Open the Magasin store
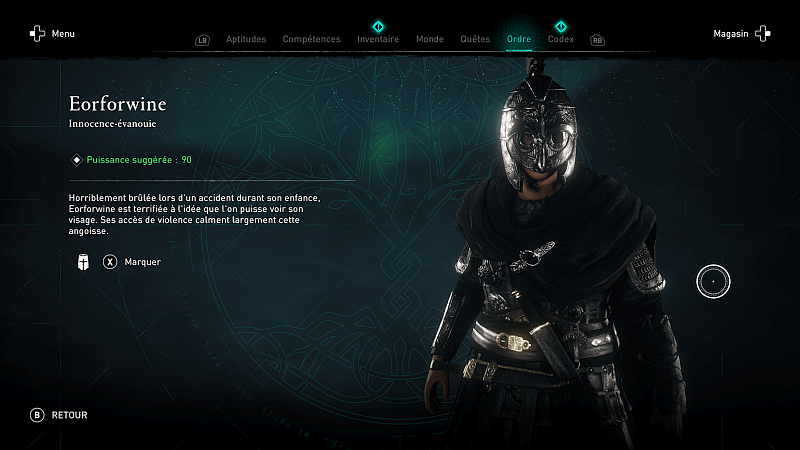Image resolution: width=800 pixels, height=450 pixels. pos(741,34)
